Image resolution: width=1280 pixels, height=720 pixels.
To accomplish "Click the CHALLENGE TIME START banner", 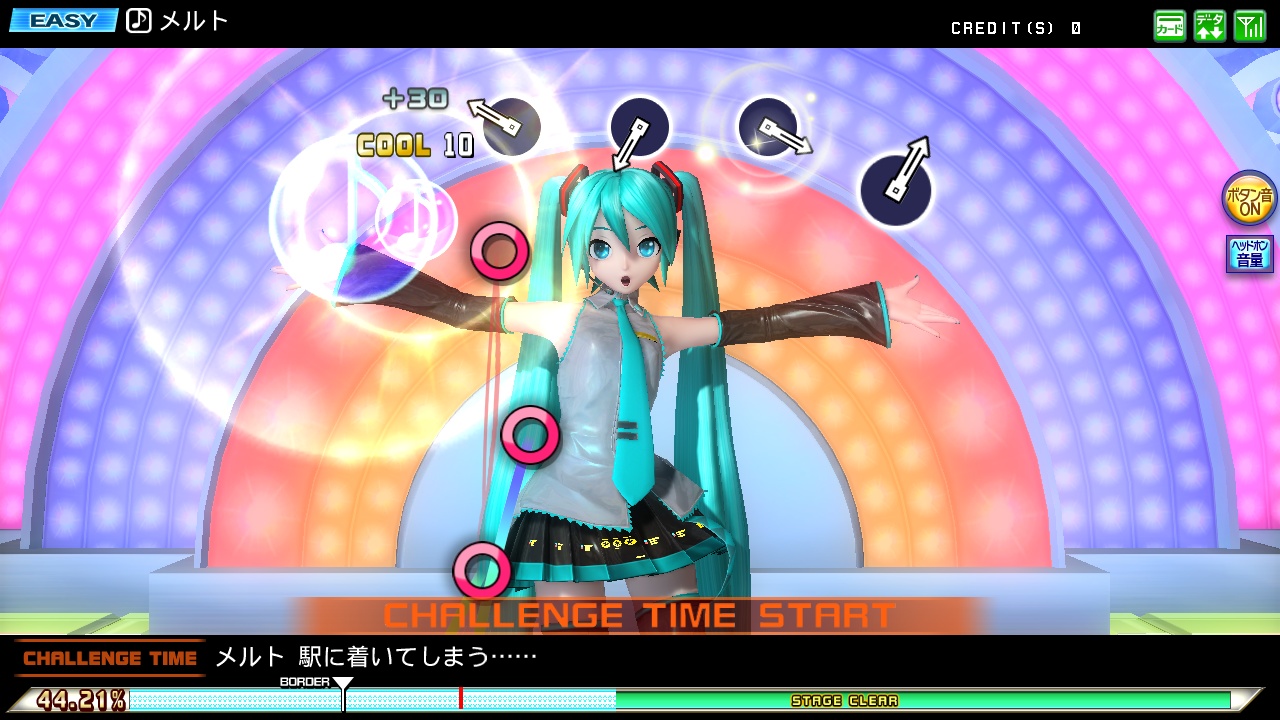I will [x=640, y=614].
